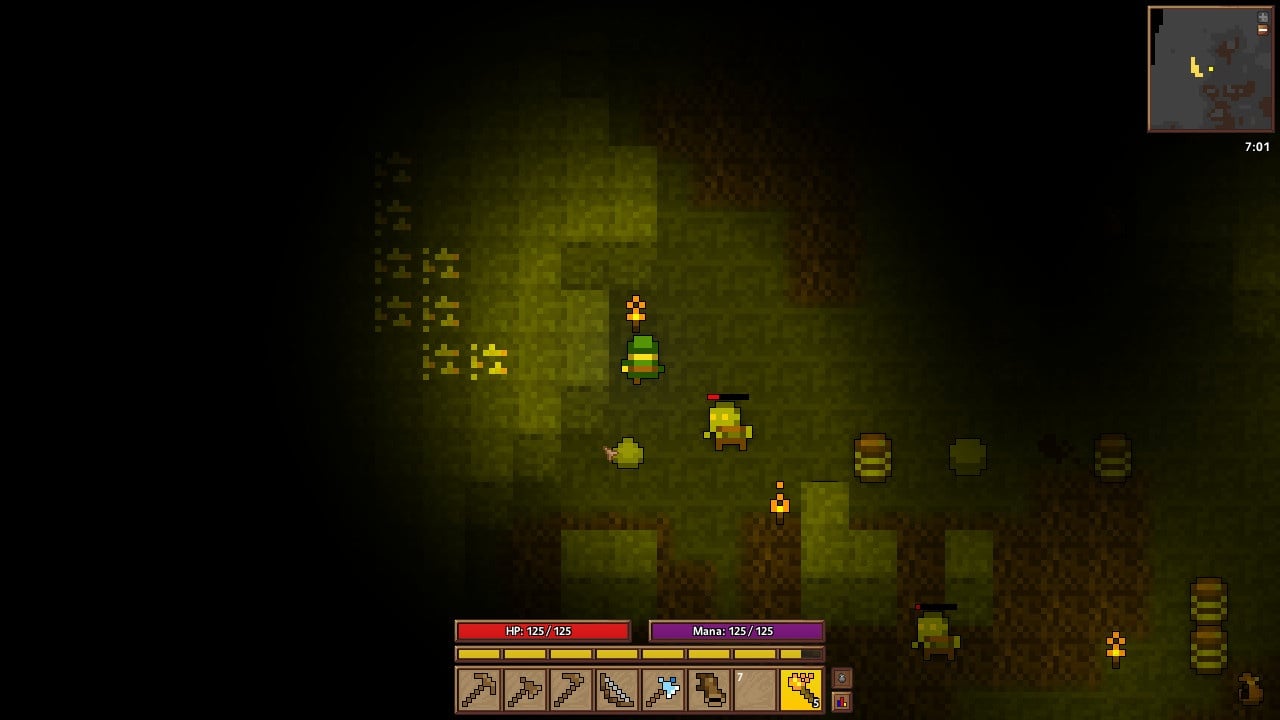Equip the bow from the hotbar
Screen dimensions: 1280x720
tap(616, 690)
